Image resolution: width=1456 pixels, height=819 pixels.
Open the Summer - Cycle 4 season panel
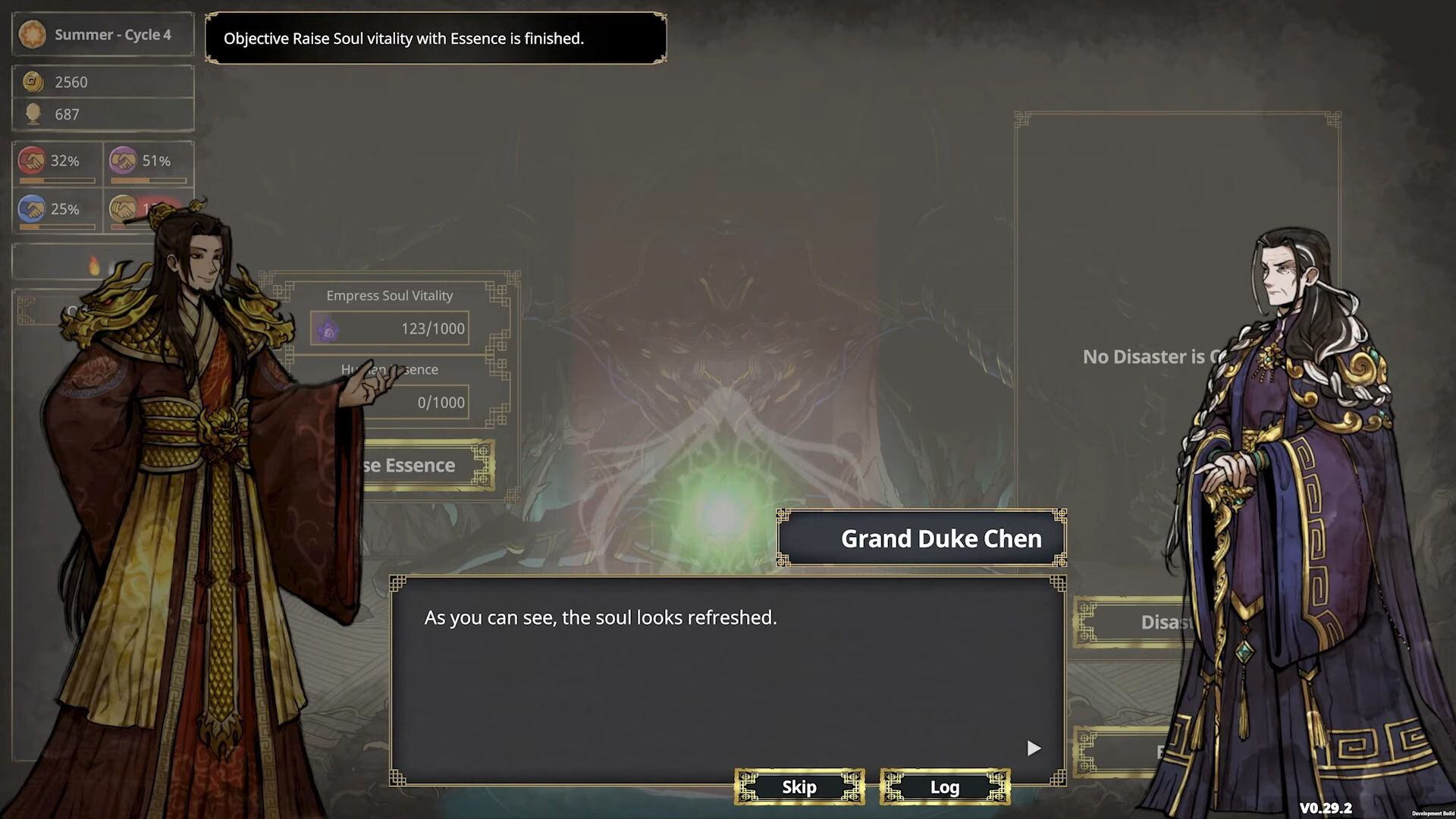[x=102, y=35]
